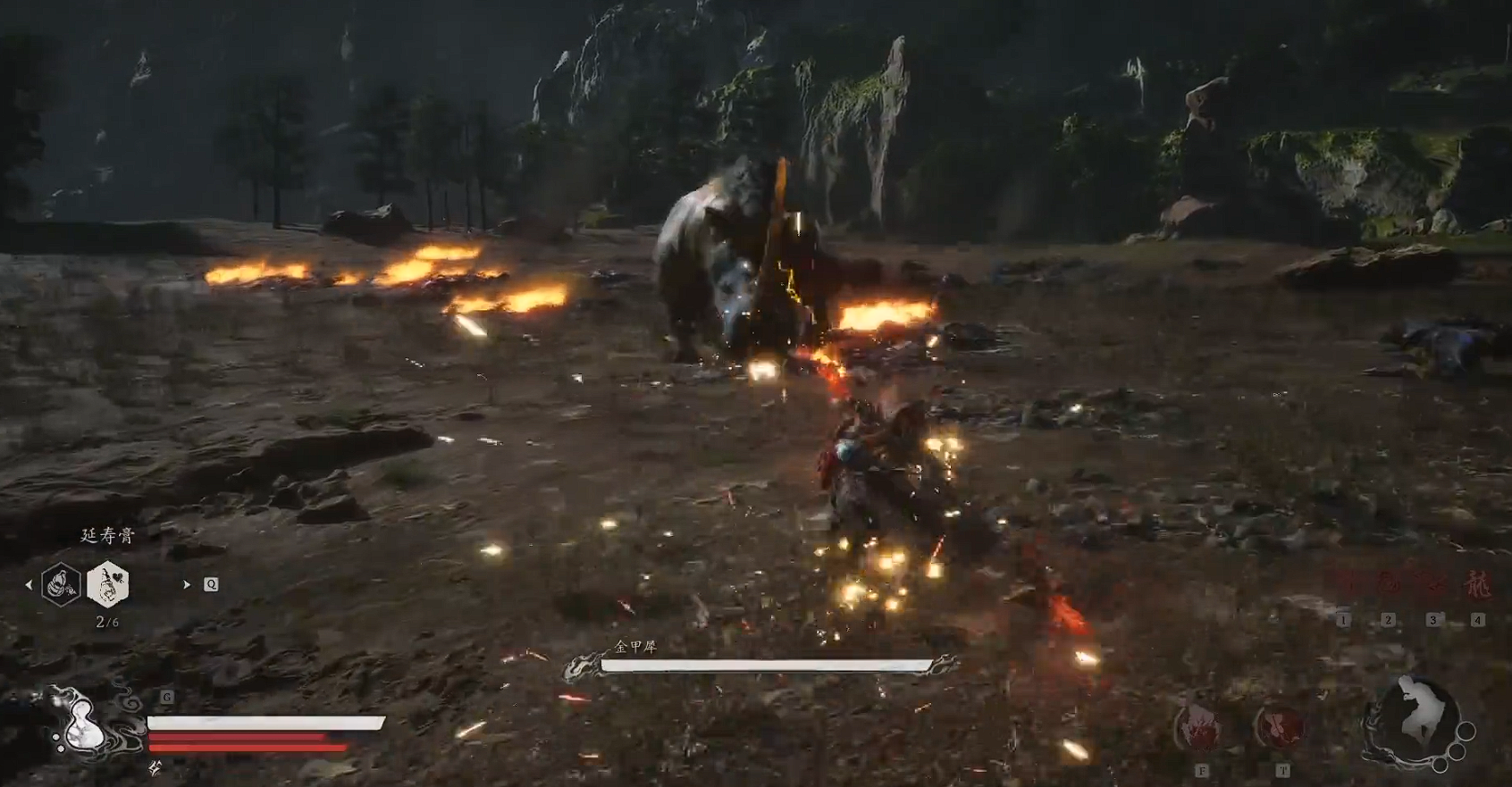Viewport: 1512px width, 787px height.
Task: Cast the red 龍 glyph spell
Action: (x=1476, y=585)
